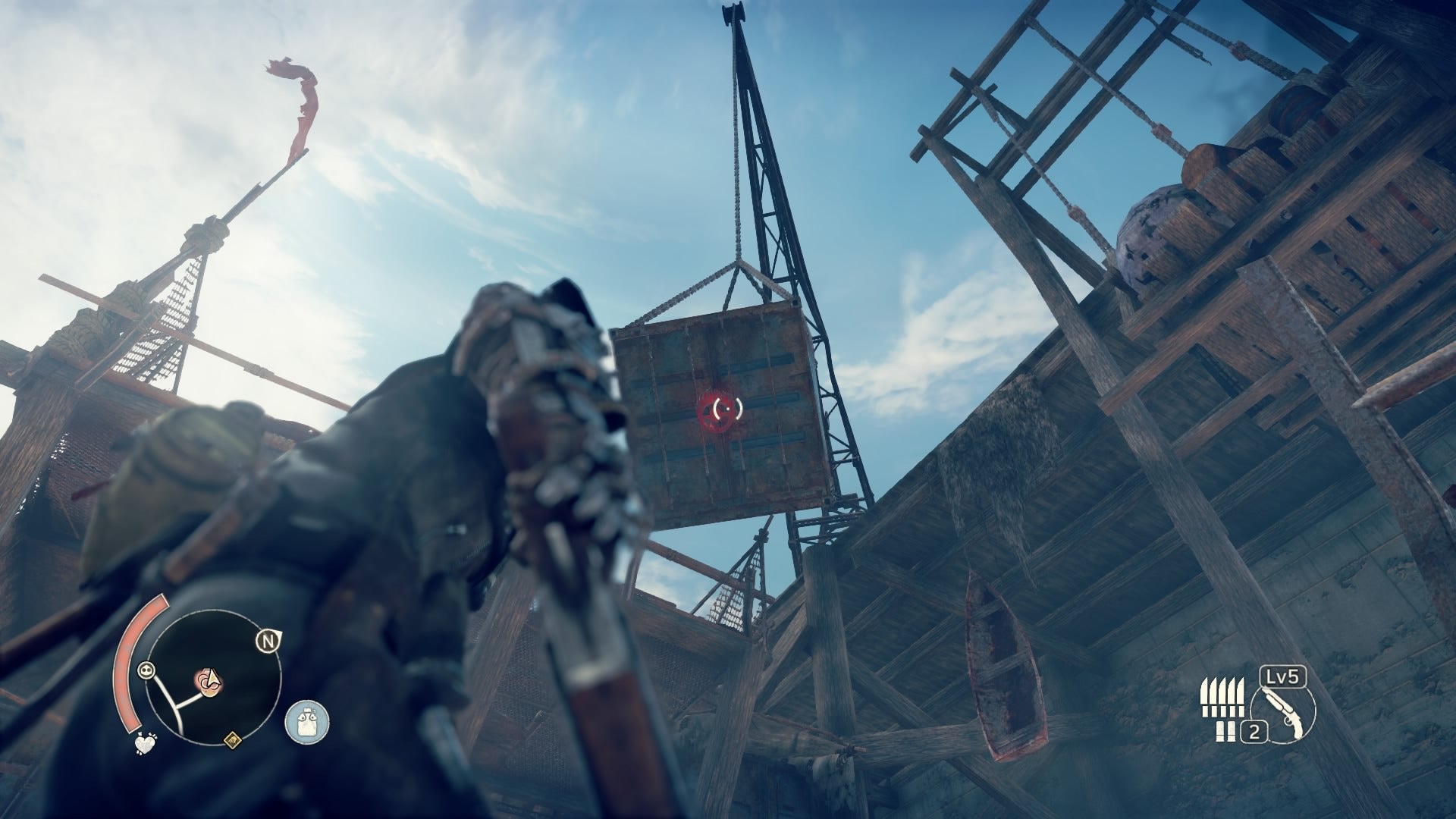
Task: Click the diamond road-sign marker on the minimap
Action: pos(232,740)
